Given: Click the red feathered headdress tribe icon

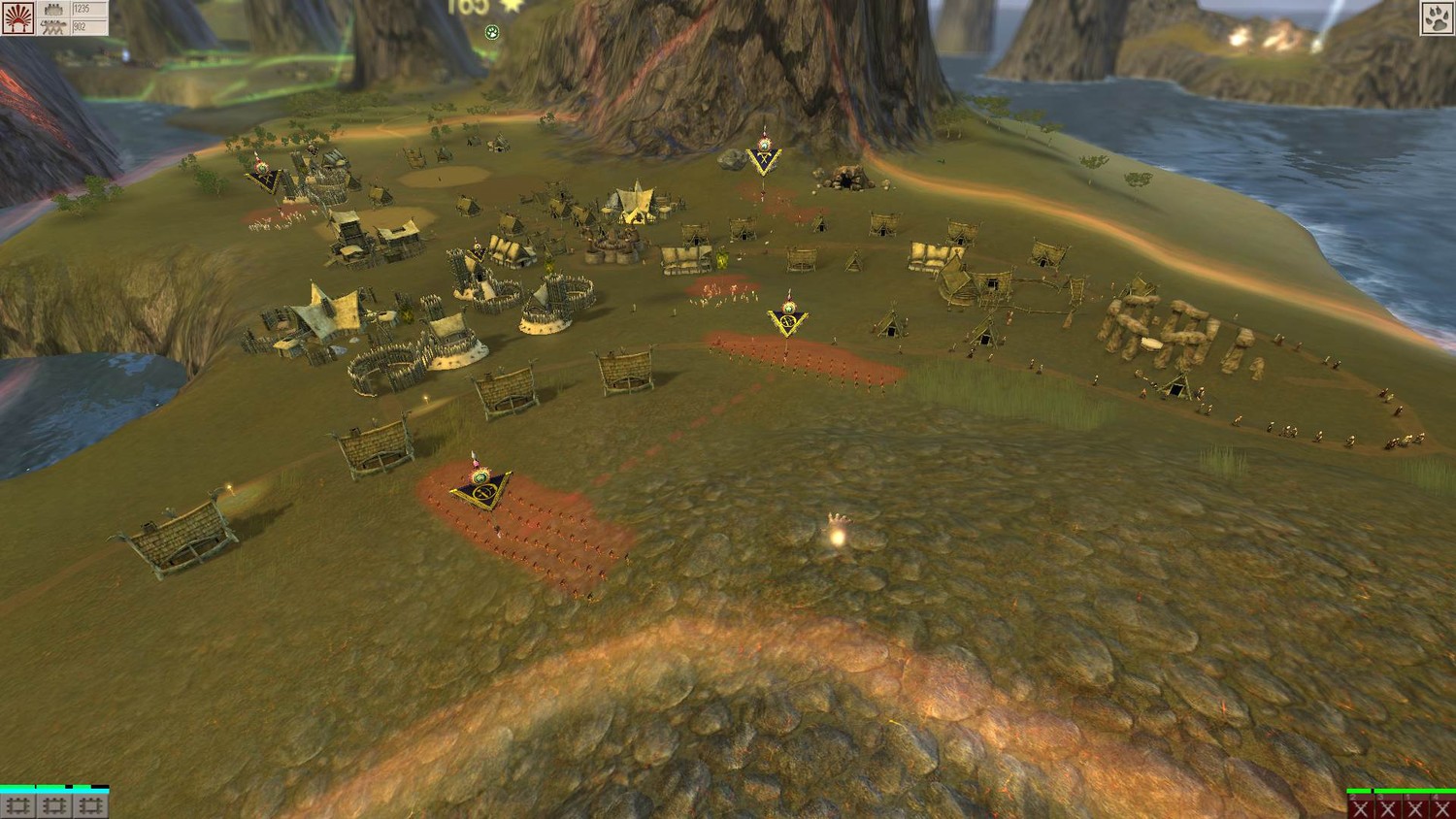Looking at the screenshot, I should tap(18, 18).
